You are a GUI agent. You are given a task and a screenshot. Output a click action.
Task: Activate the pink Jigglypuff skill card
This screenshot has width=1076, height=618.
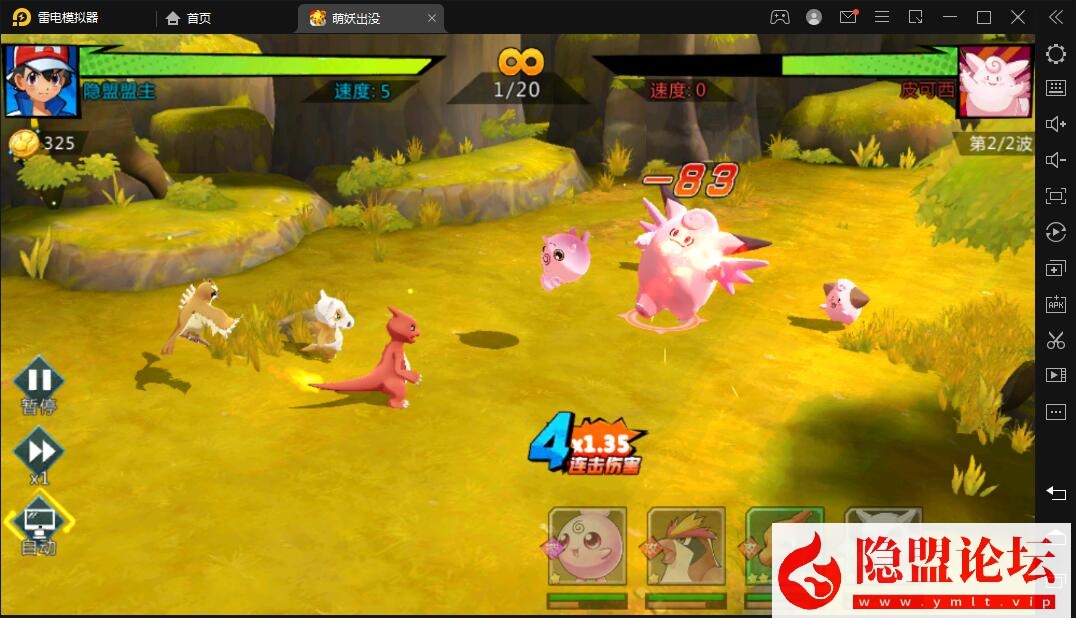pyautogui.click(x=587, y=547)
